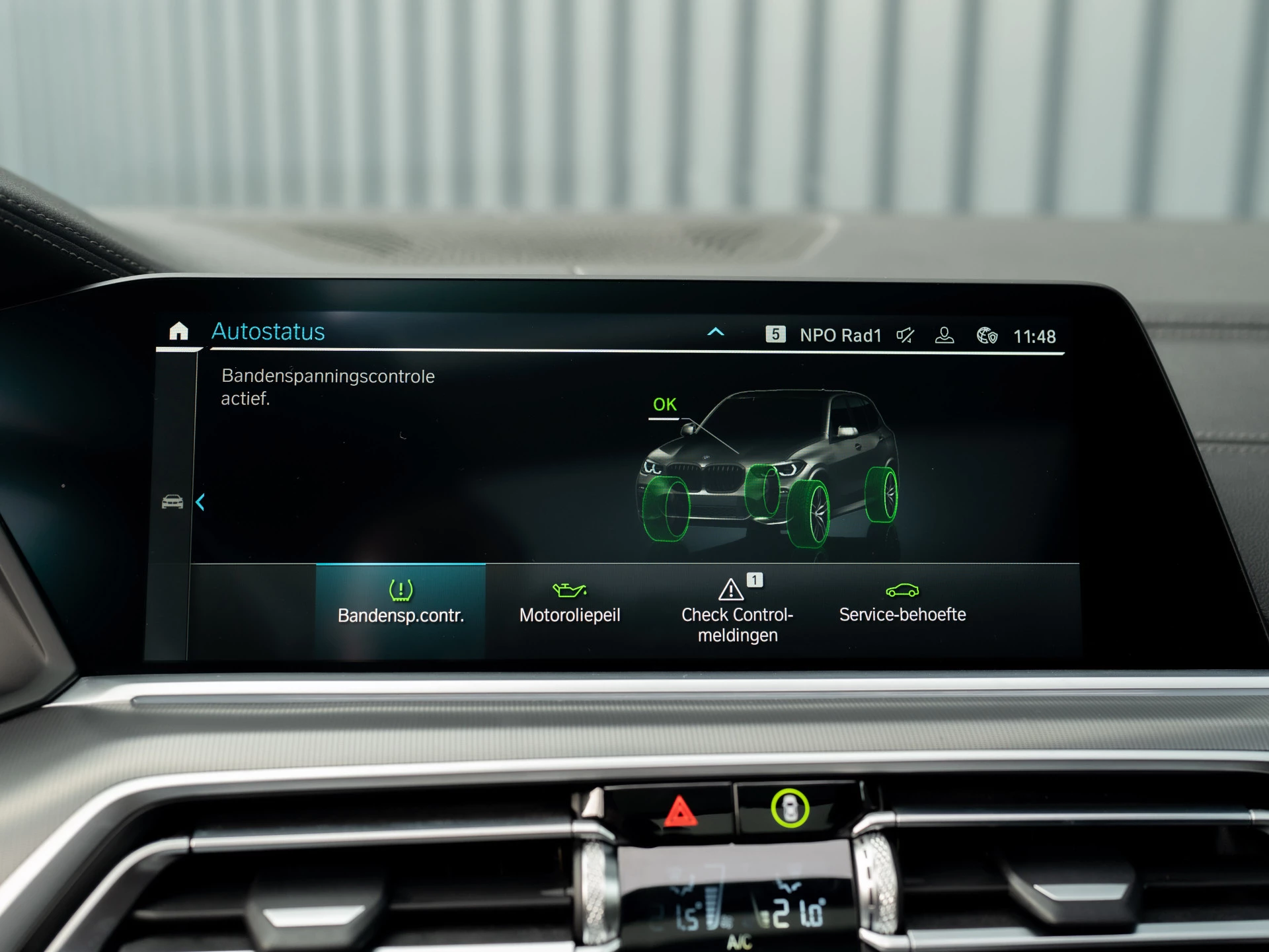Open NPO Rad1 station info

click(840, 335)
